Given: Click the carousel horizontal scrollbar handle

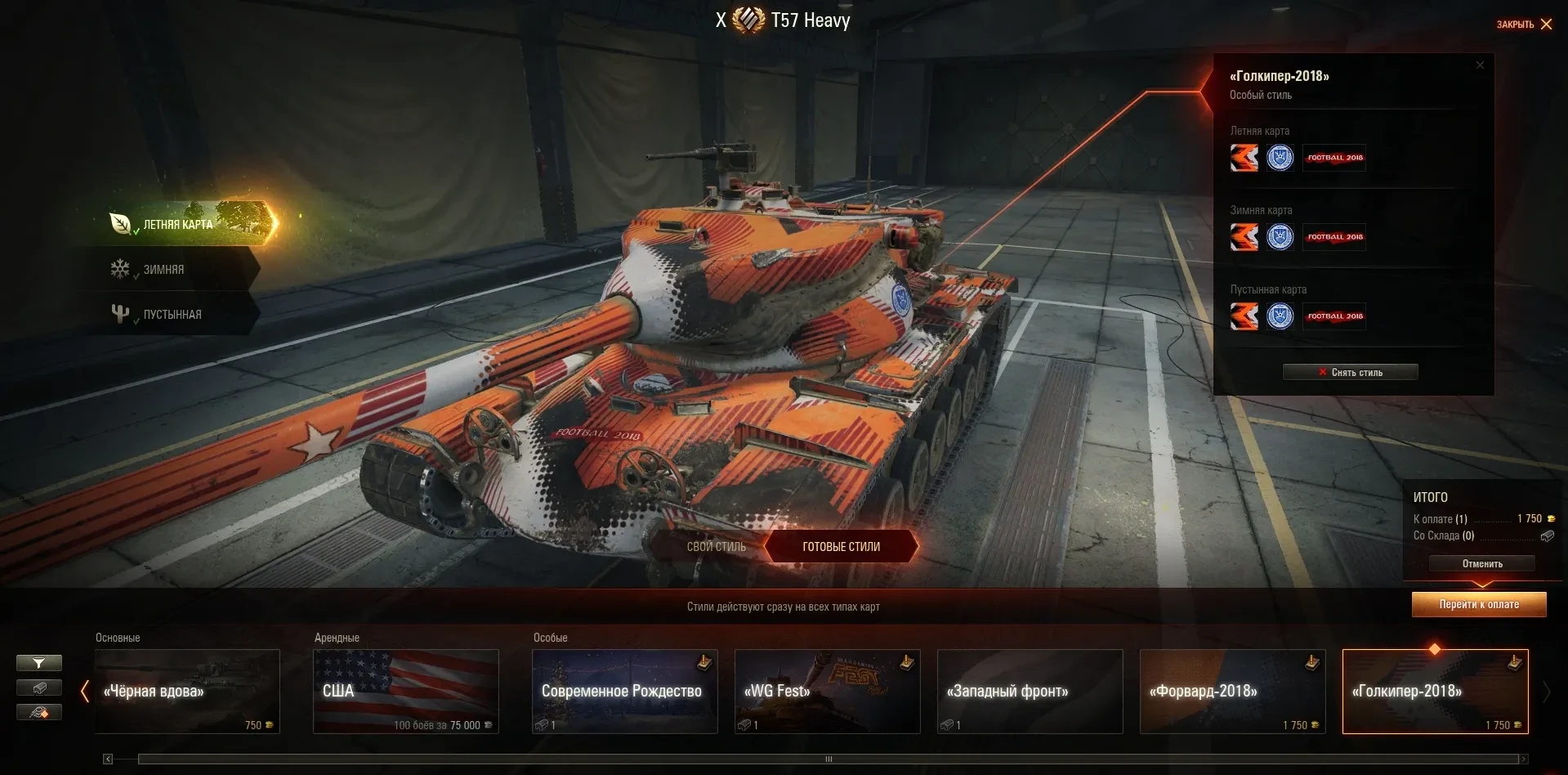Looking at the screenshot, I should click(x=829, y=759).
